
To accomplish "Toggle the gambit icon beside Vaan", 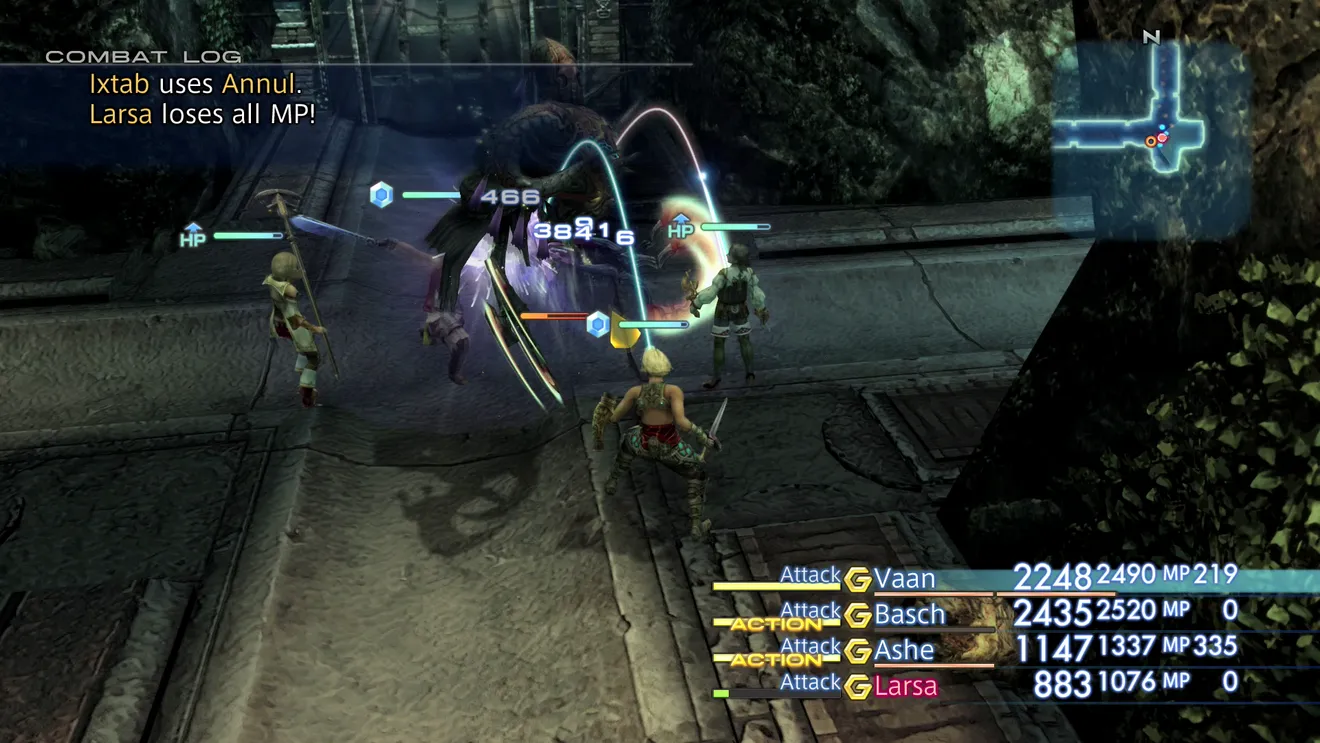I will [x=857, y=580].
